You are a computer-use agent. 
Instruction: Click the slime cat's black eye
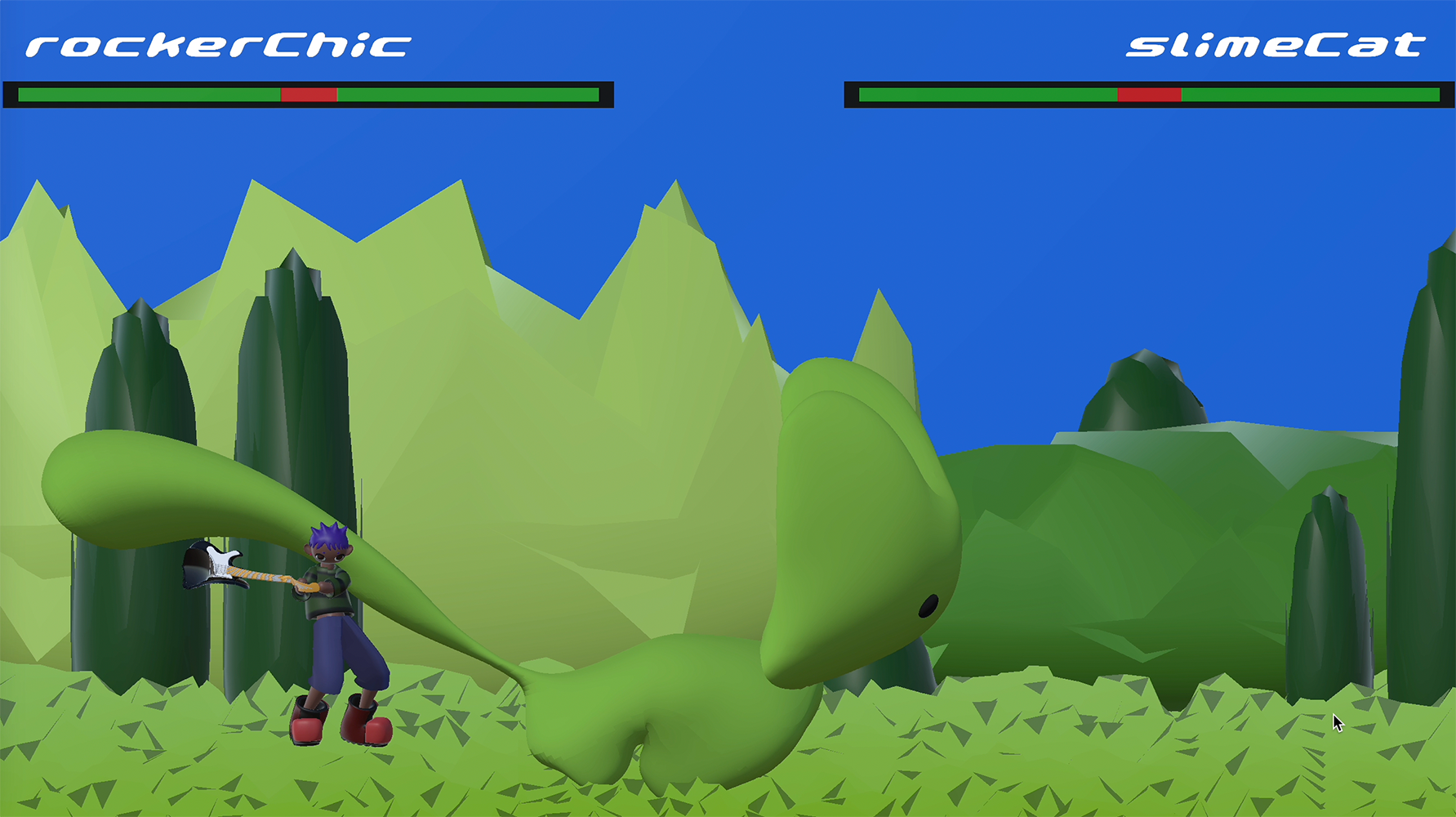(x=928, y=605)
